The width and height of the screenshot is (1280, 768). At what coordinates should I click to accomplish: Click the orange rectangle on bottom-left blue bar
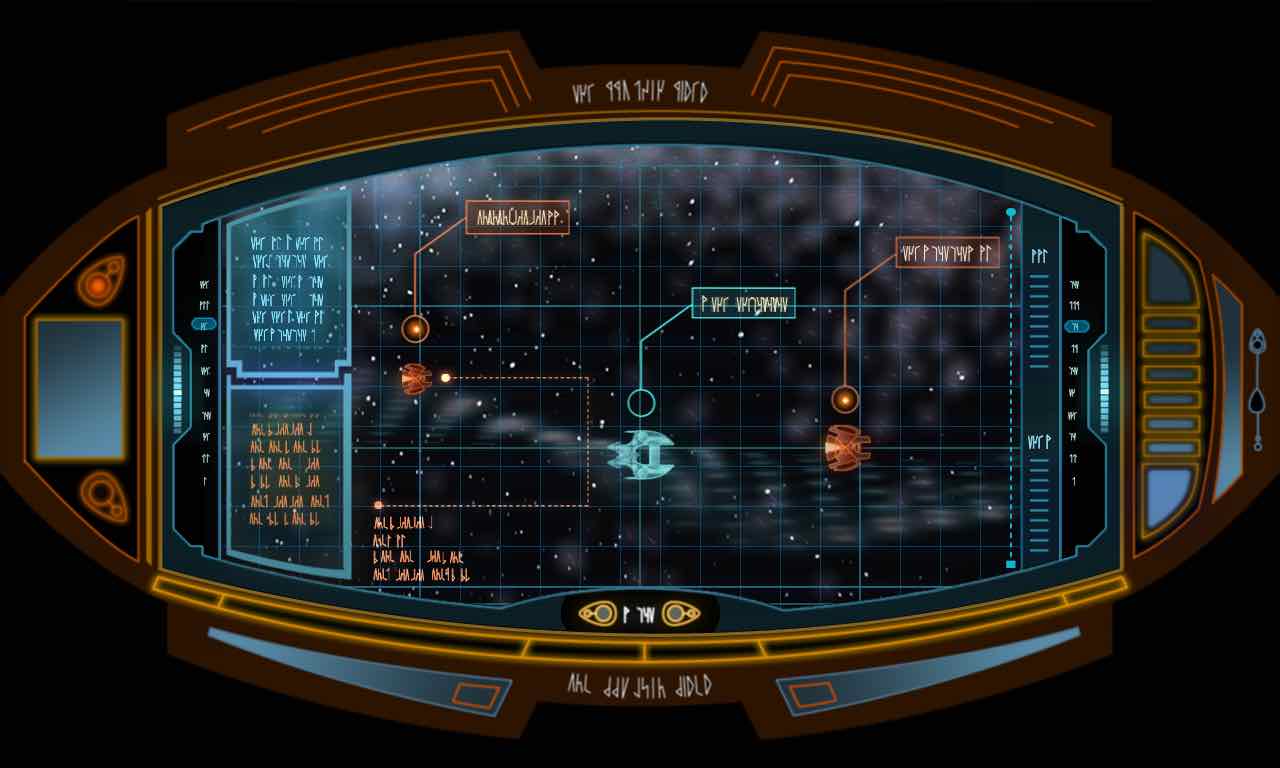(468, 694)
